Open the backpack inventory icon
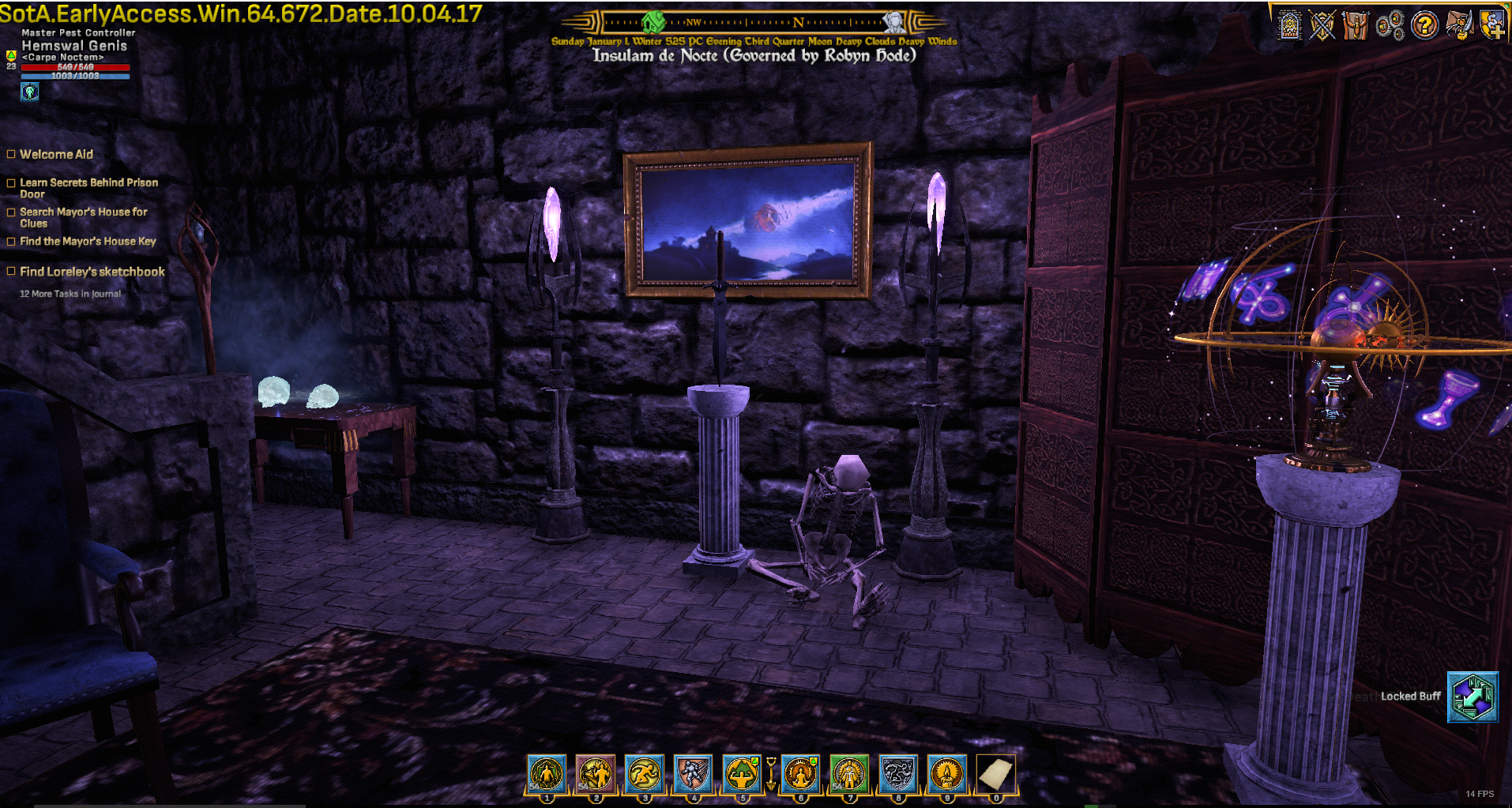 click(1356, 25)
